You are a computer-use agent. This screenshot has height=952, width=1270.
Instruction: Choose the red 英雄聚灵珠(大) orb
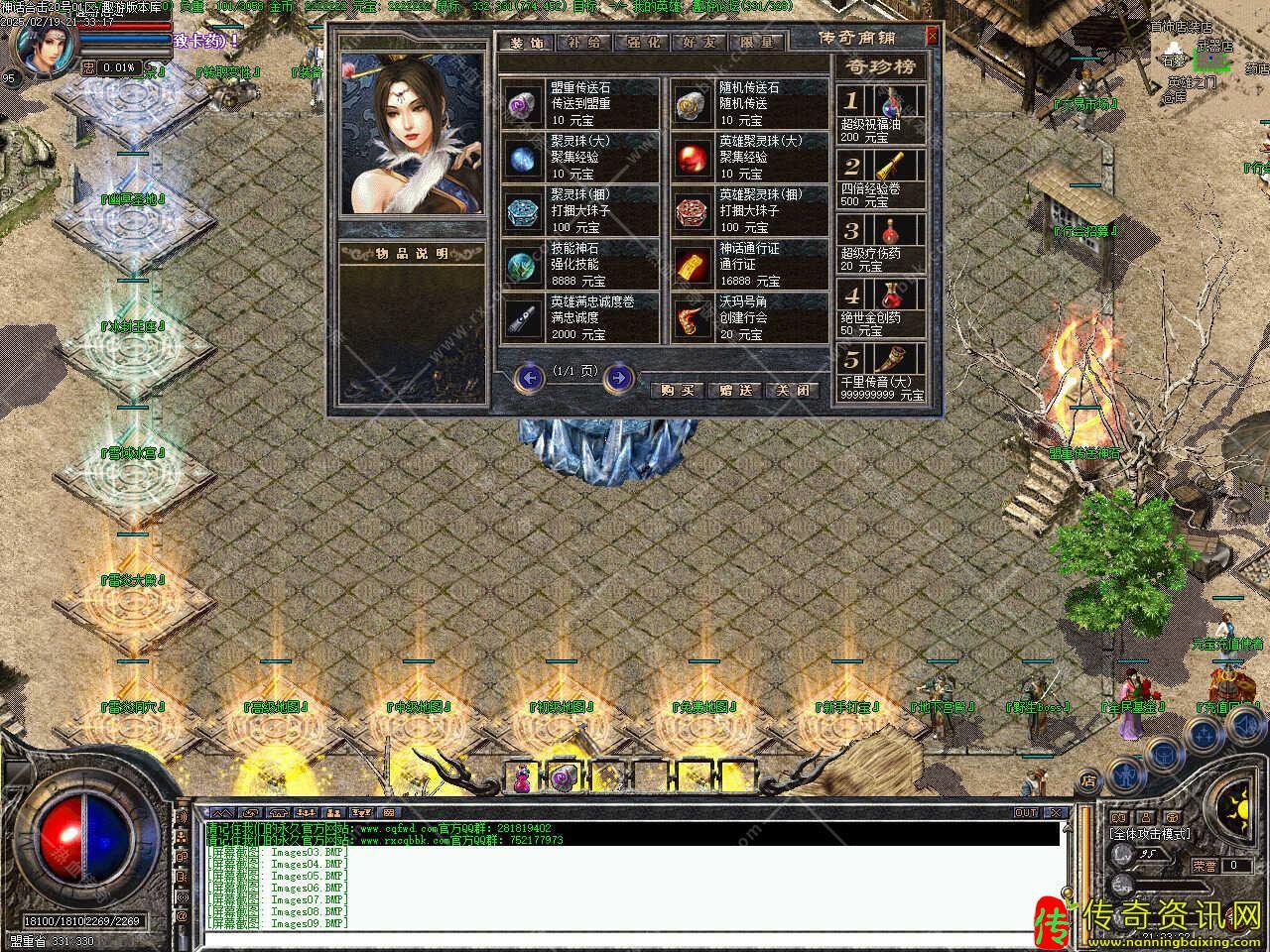(x=690, y=158)
